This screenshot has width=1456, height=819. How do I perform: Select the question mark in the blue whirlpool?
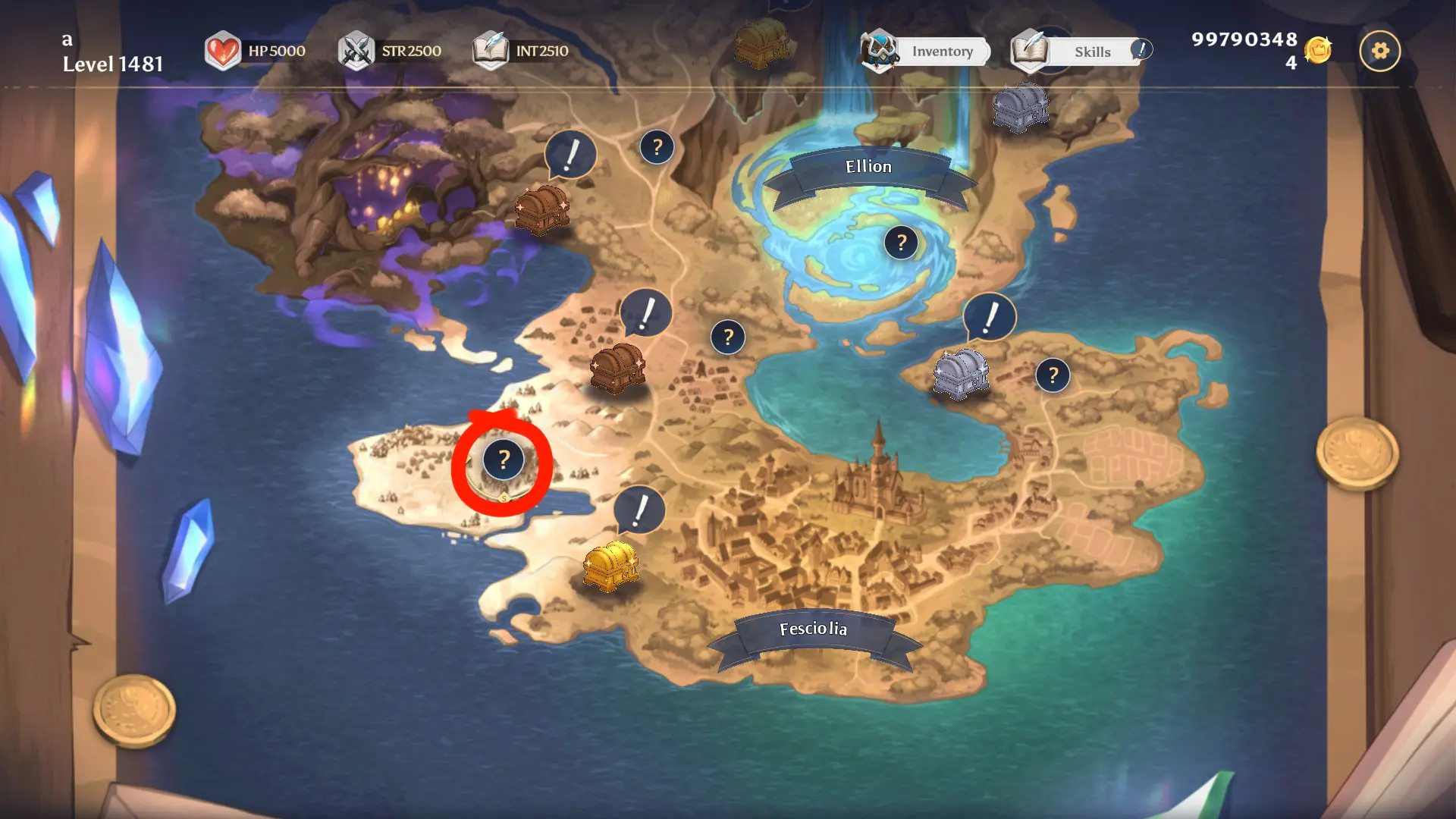point(901,243)
